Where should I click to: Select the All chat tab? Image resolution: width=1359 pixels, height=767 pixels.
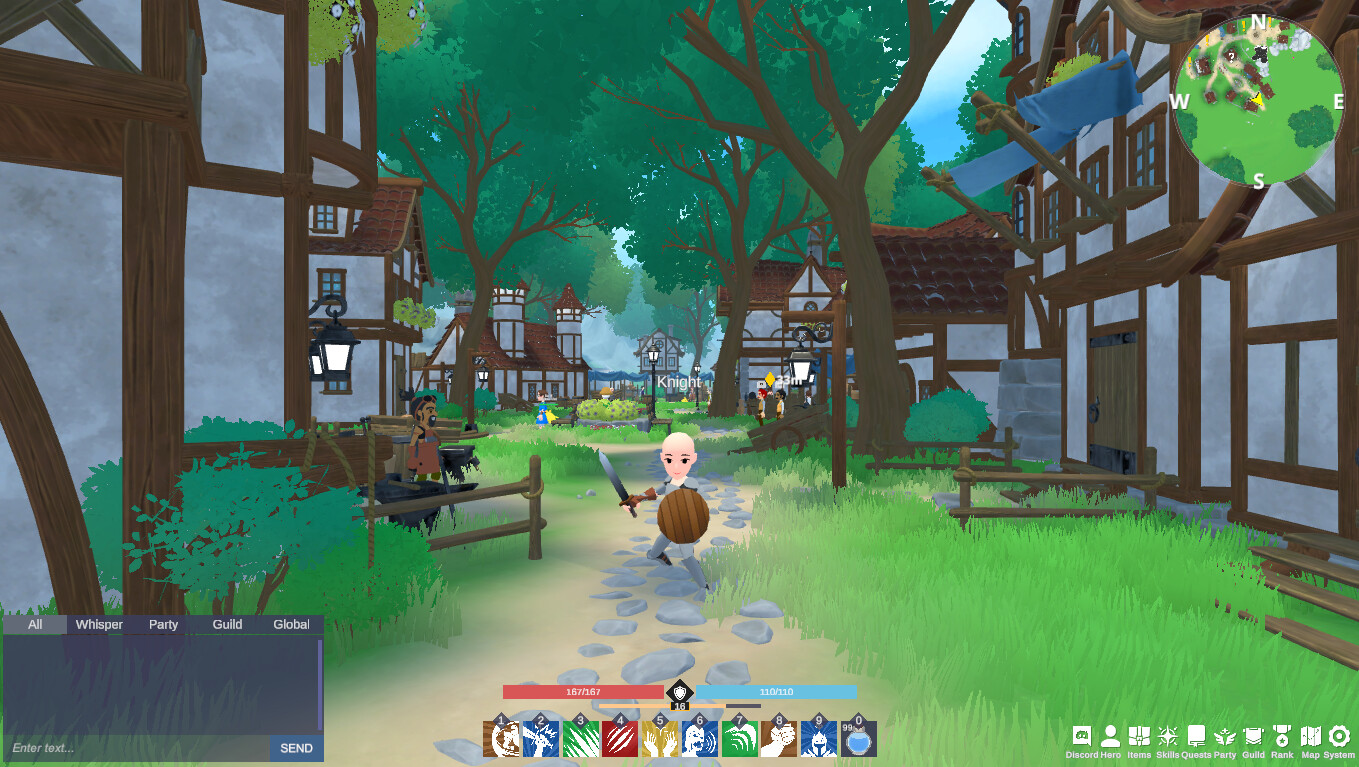33,624
